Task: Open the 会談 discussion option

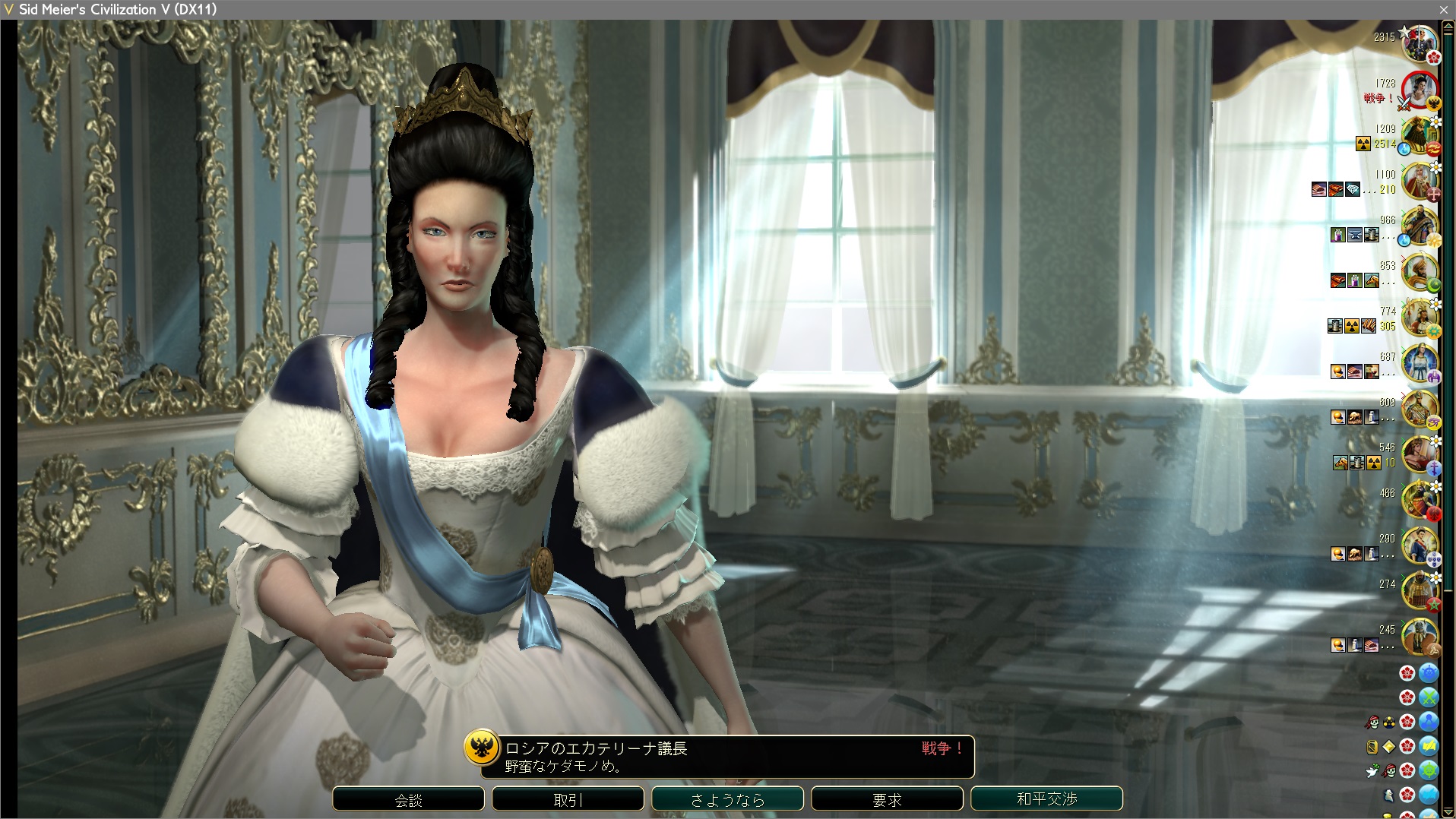Action: (x=408, y=799)
